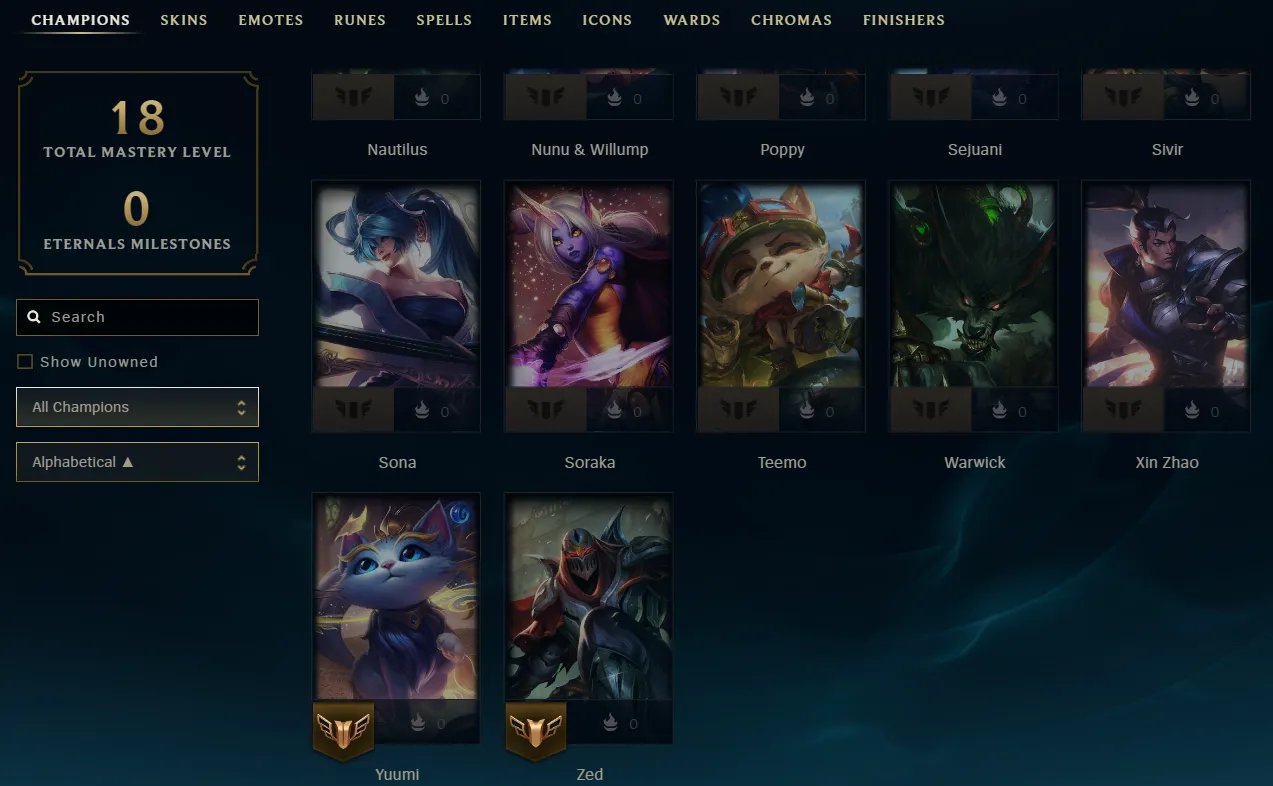The image size is (1273, 786).
Task: Show the Items tab
Action: 527,20
